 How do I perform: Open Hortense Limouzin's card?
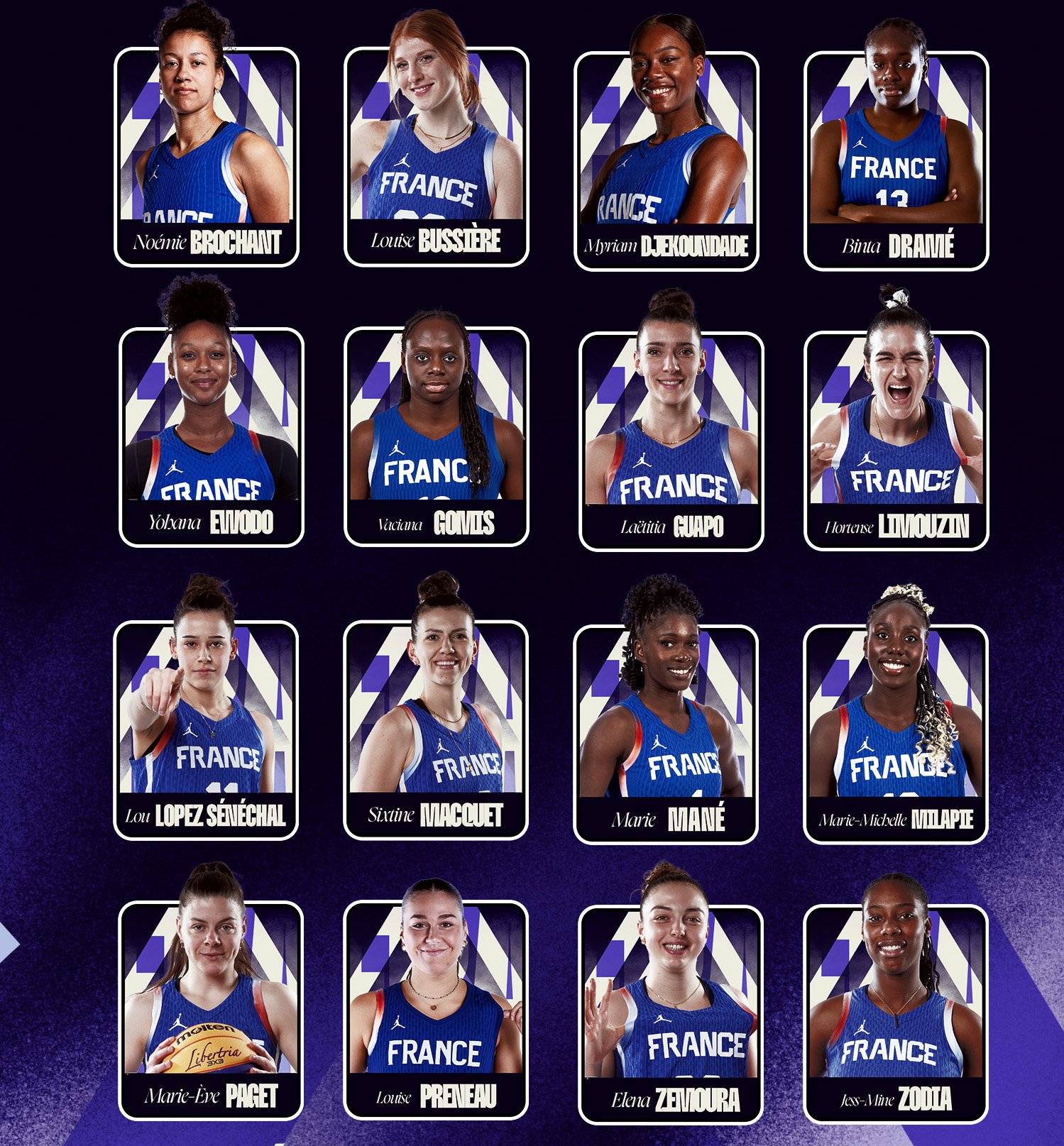pos(896,441)
